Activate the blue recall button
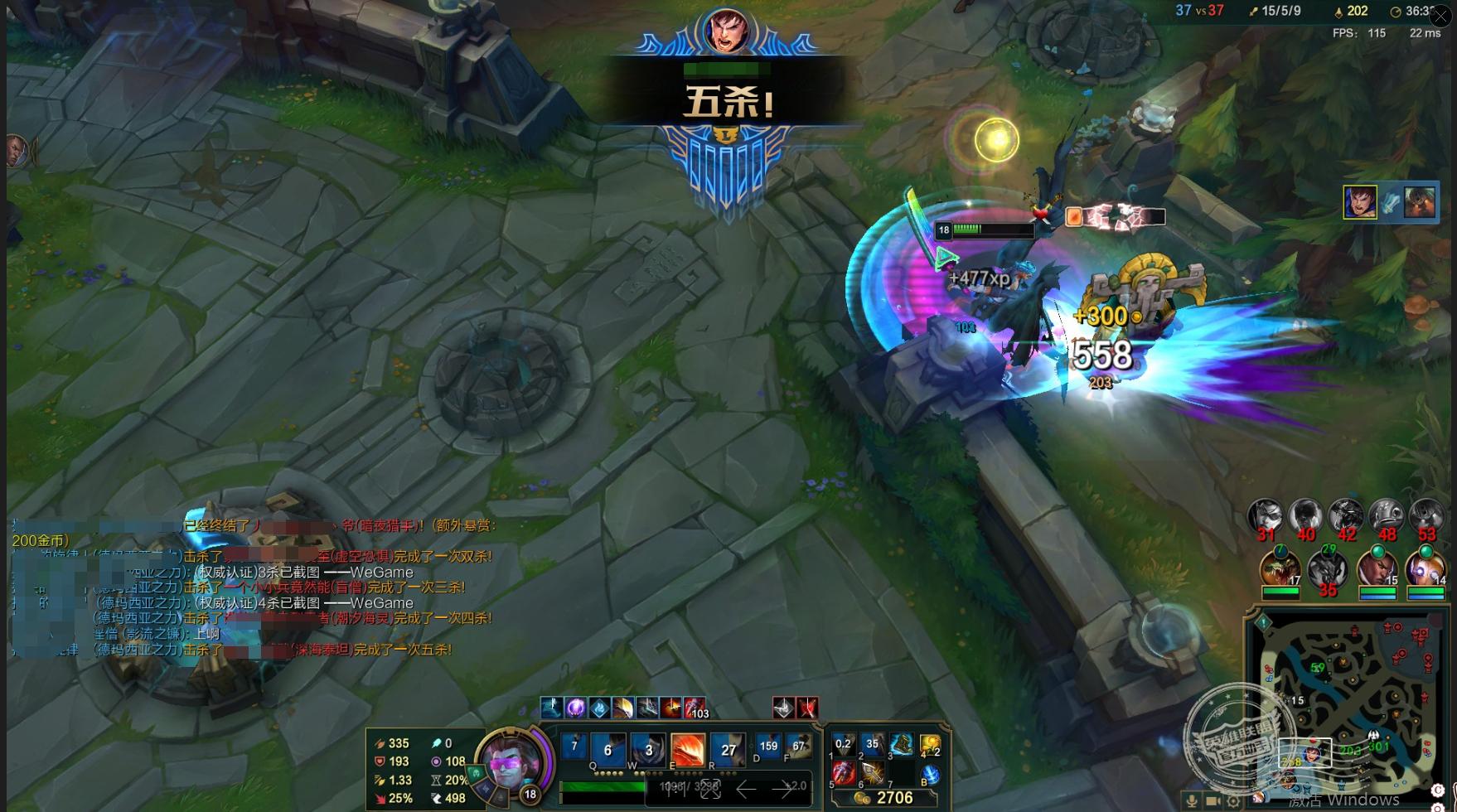This screenshot has height=812, width=1457. pos(930,775)
